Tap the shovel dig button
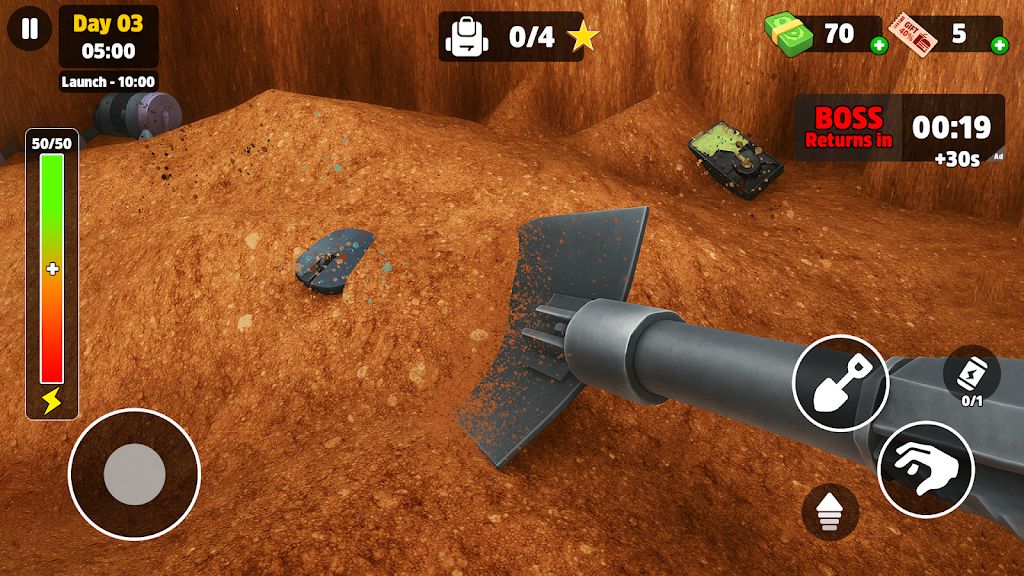Viewport: 1024px width, 576px height. tap(840, 383)
